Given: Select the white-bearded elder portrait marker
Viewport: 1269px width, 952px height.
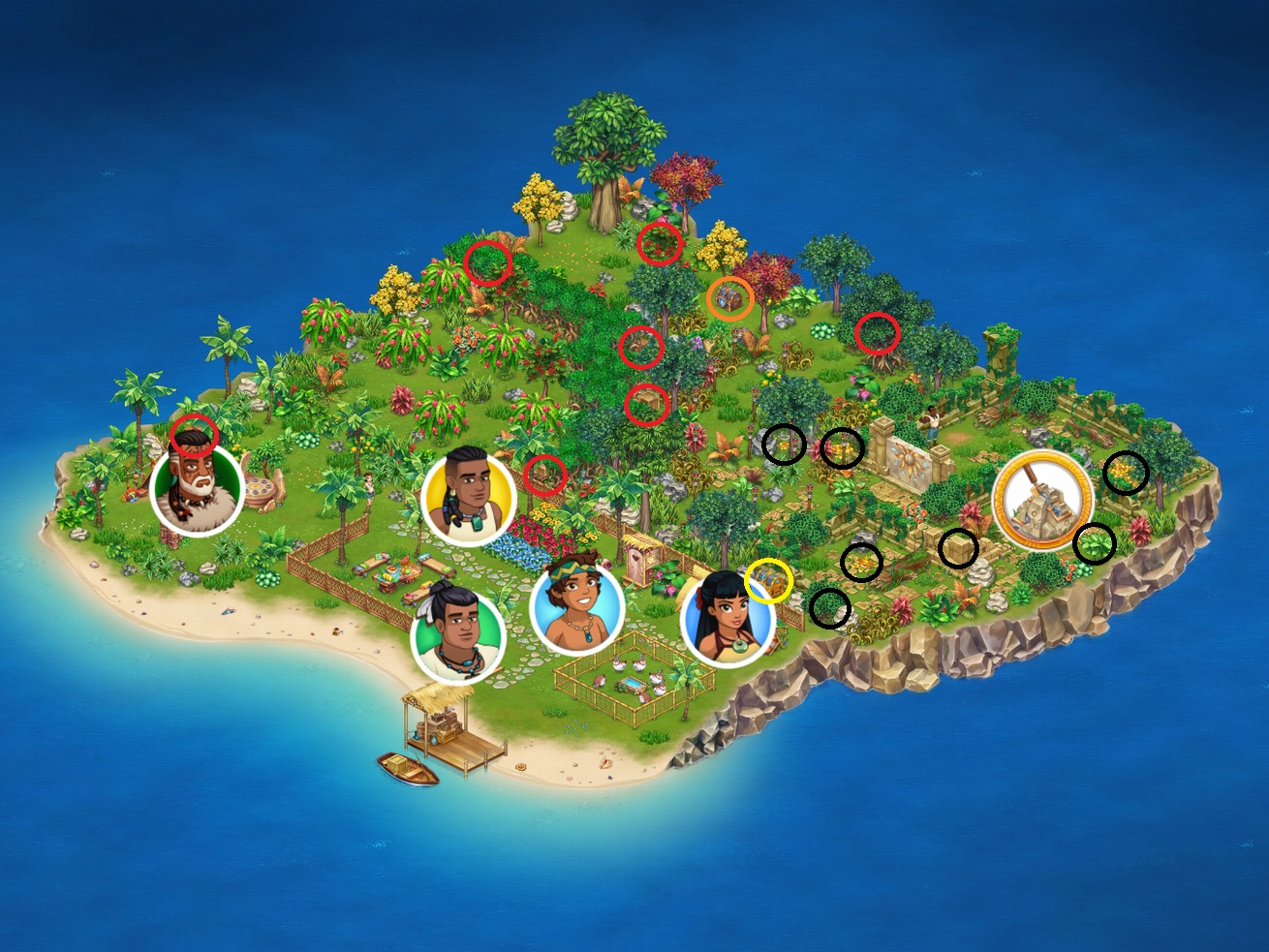Looking at the screenshot, I should click(197, 490).
